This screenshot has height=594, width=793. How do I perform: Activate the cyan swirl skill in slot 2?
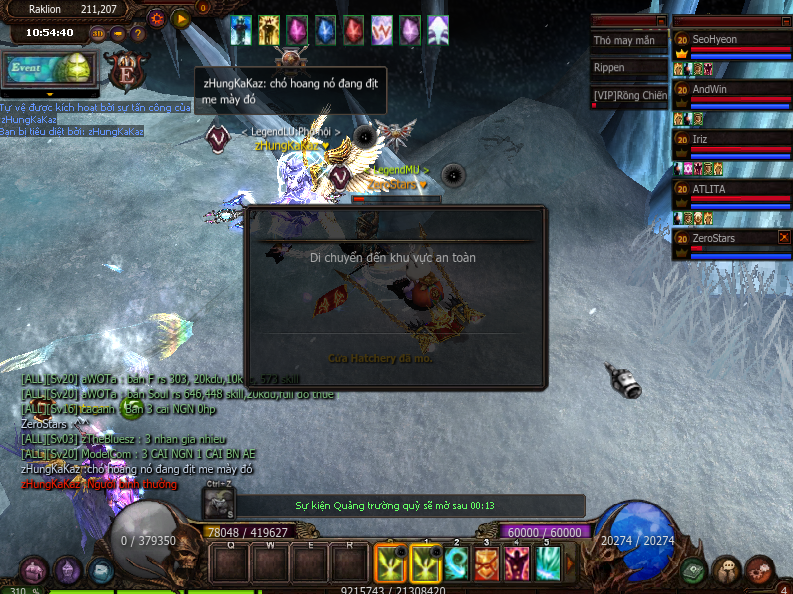(457, 564)
